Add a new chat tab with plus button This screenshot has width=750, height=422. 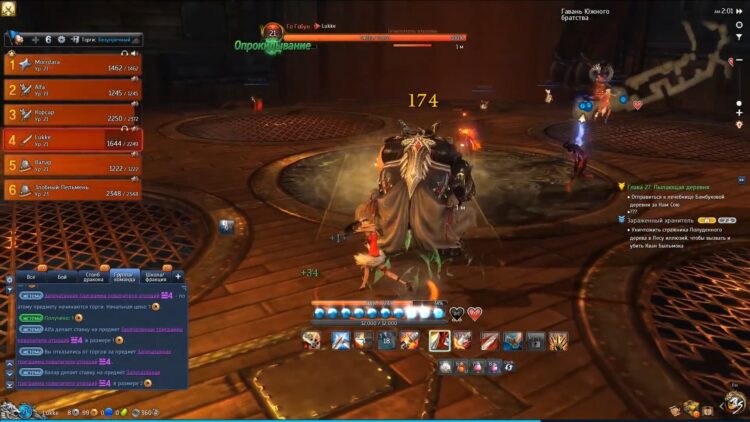[178, 275]
